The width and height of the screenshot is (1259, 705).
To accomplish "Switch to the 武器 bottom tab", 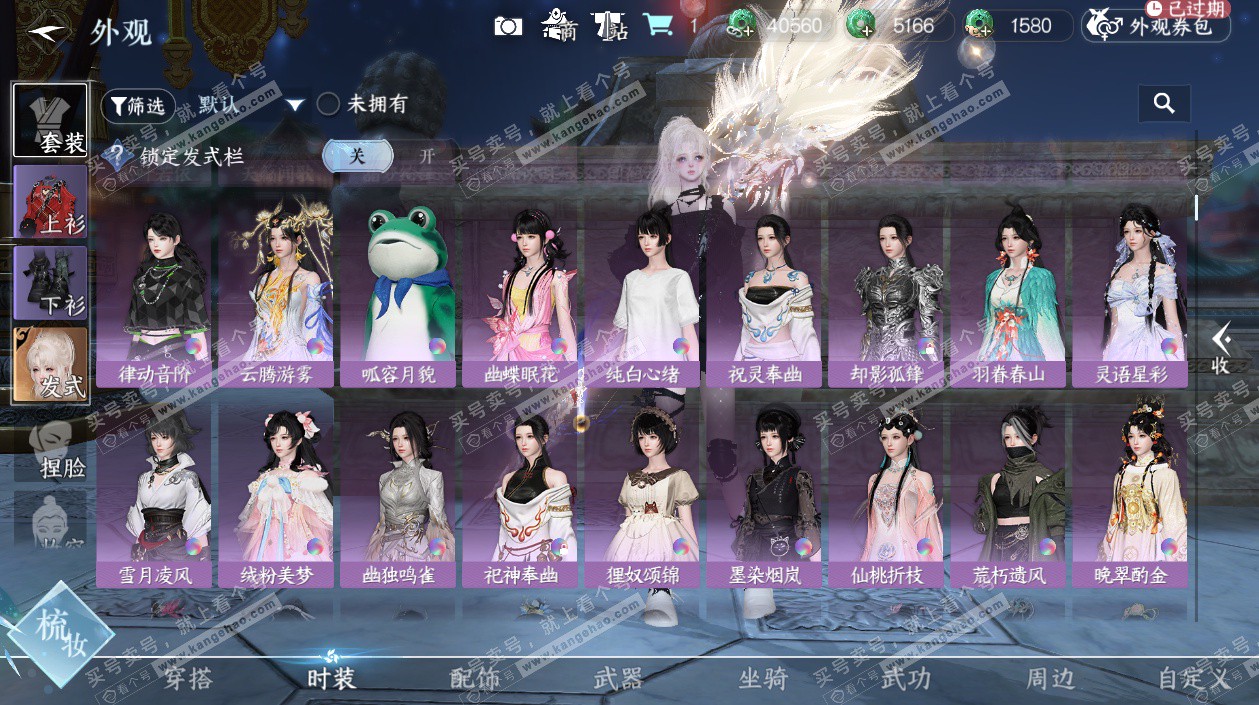I will click(617, 679).
